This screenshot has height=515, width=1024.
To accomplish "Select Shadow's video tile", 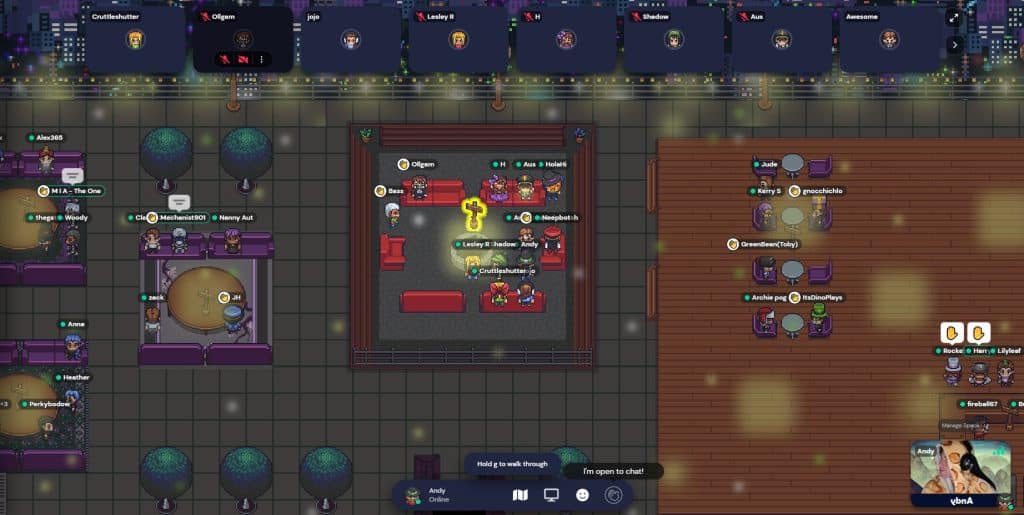I will [674, 39].
